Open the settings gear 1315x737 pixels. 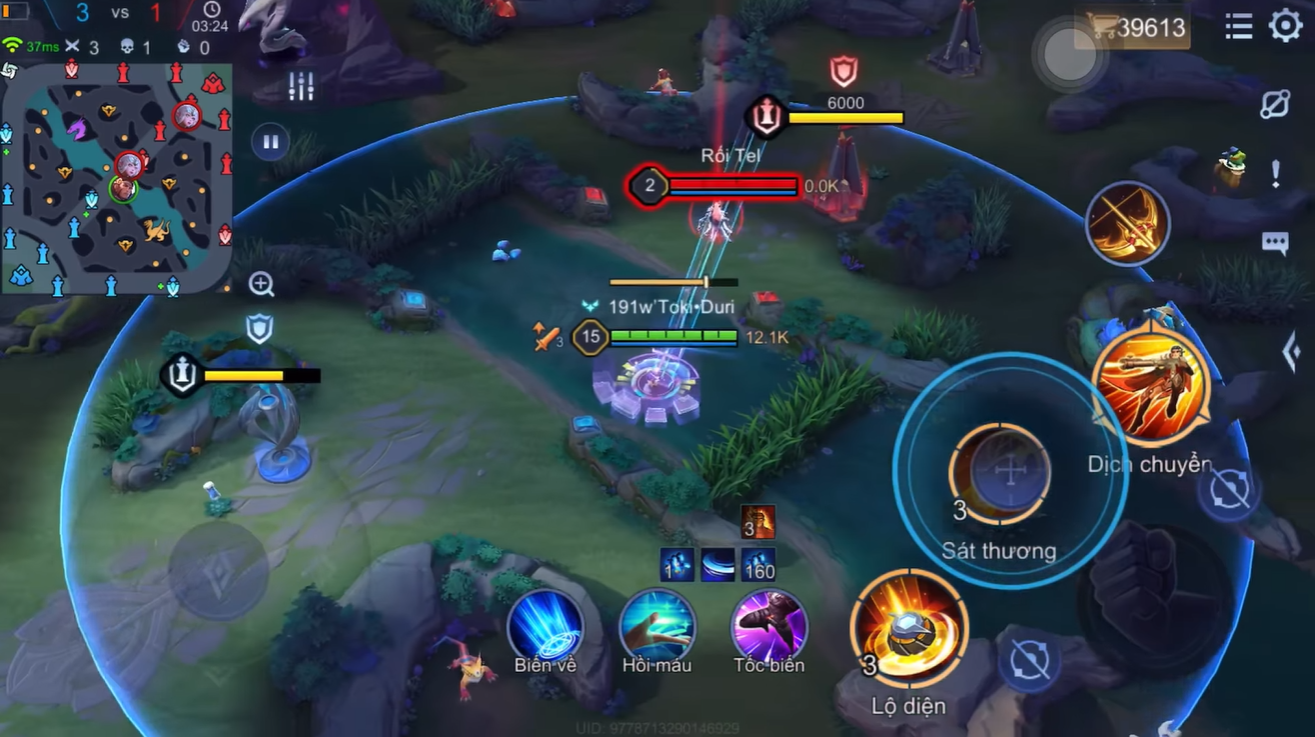[1285, 26]
